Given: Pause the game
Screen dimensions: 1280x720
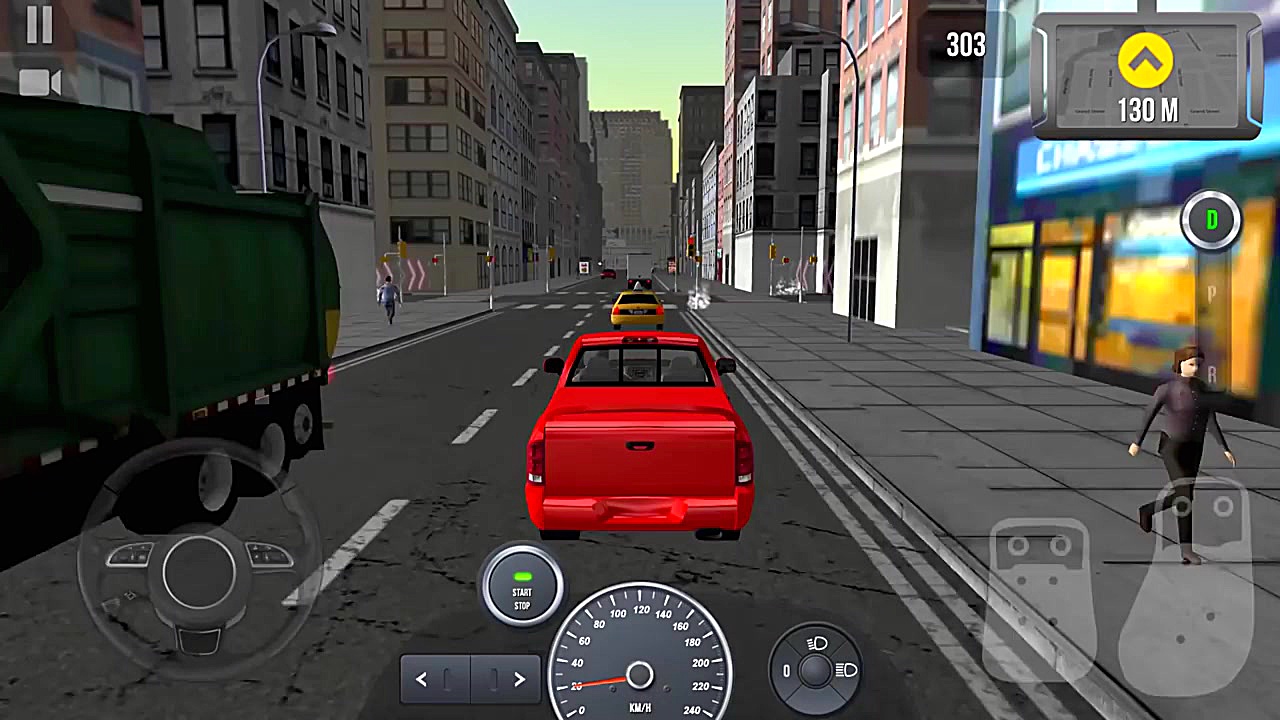Looking at the screenshot, I should tap(39, 28).
